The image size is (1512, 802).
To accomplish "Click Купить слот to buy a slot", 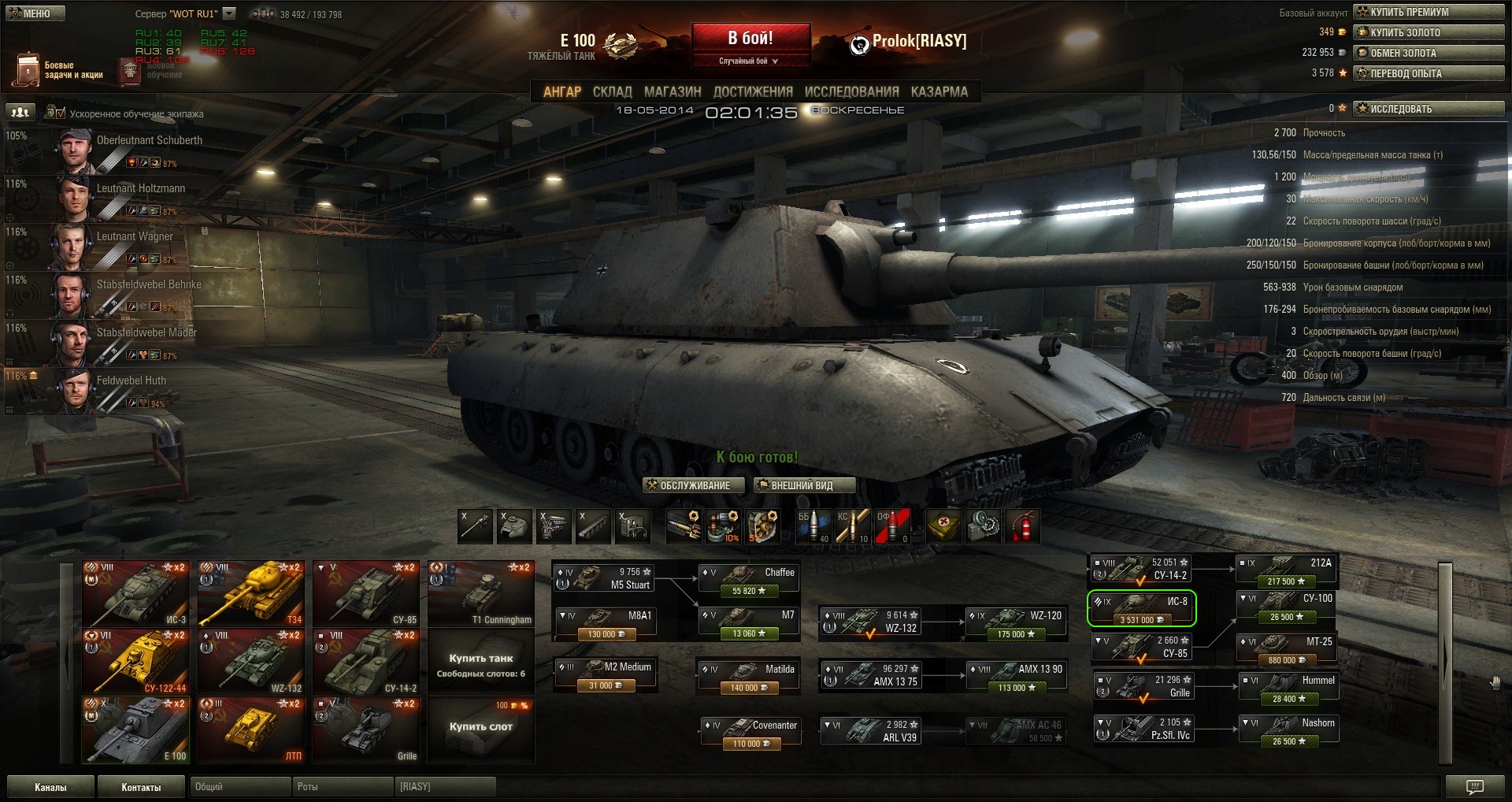I will point(480,726).
